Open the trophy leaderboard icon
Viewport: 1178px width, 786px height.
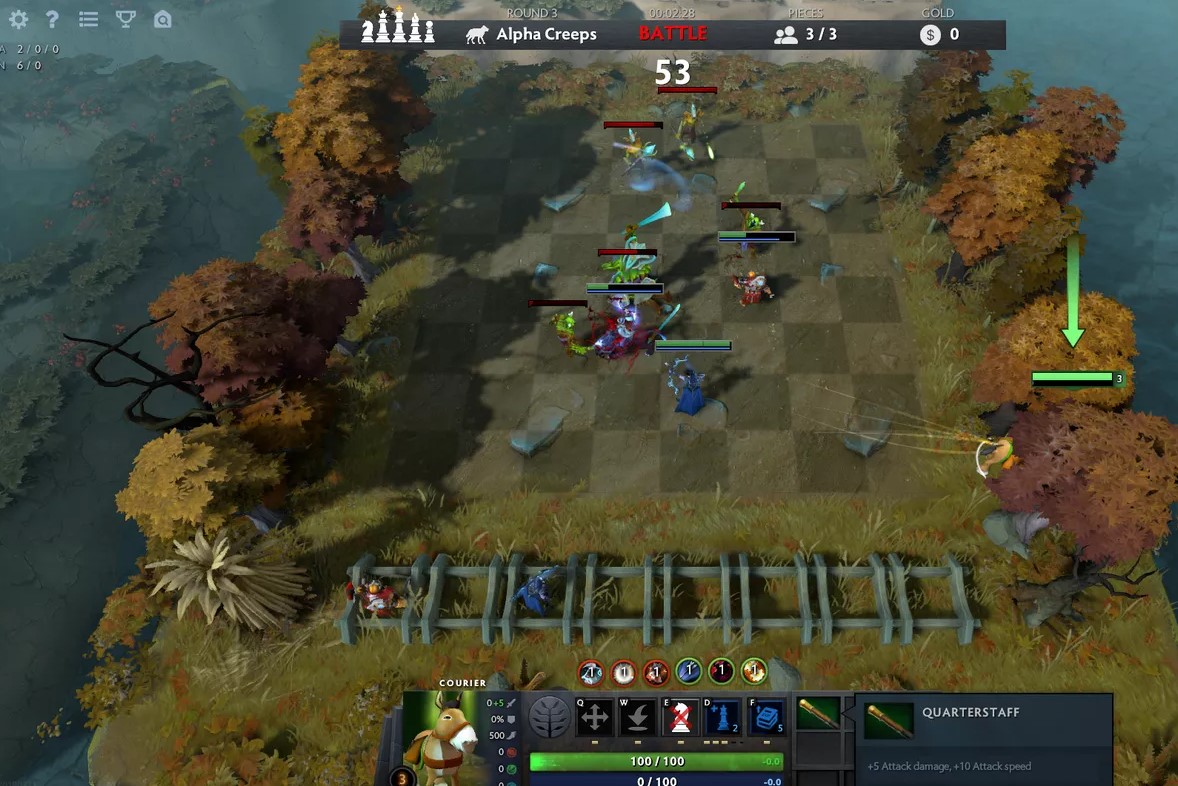126,19
